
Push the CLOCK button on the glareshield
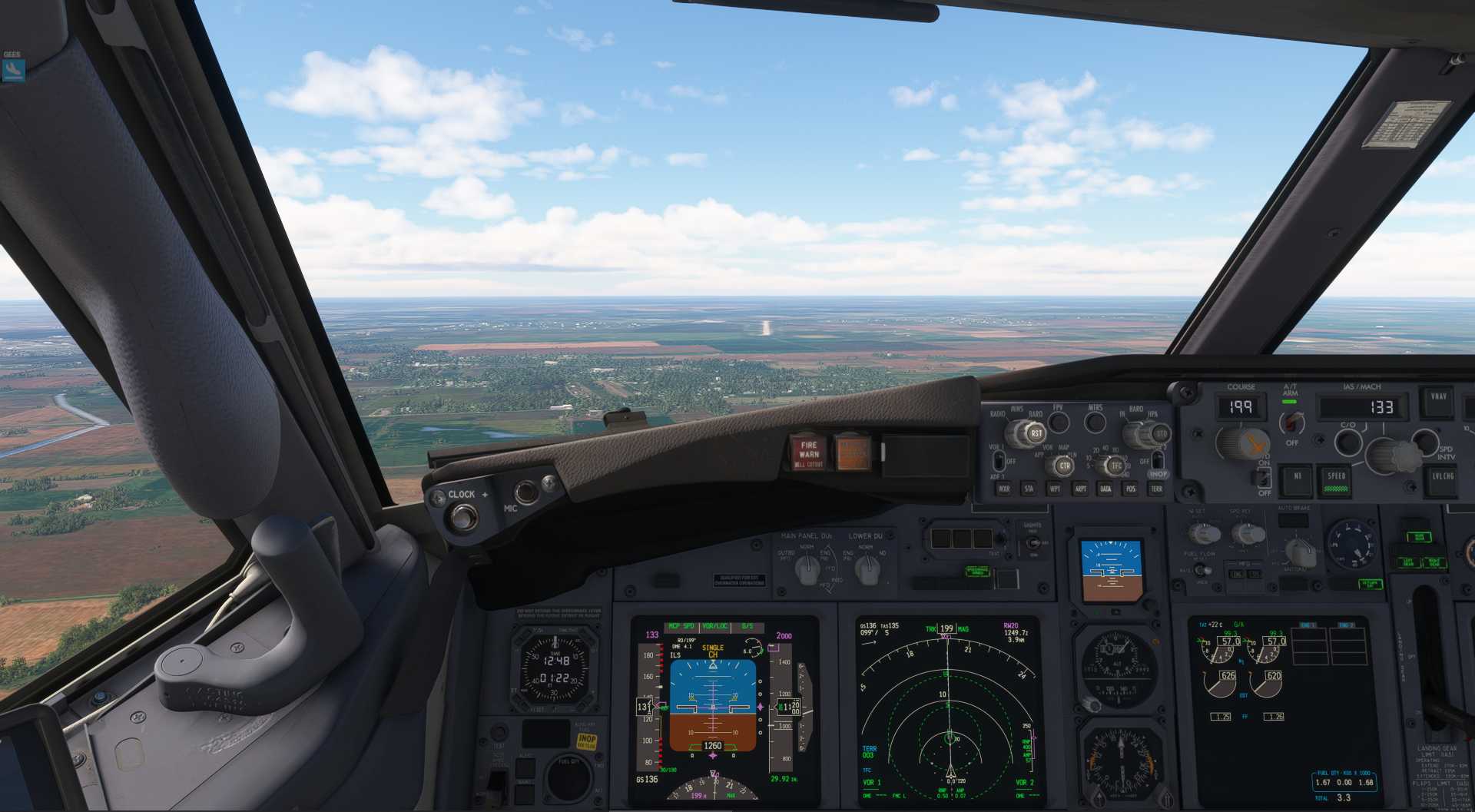coord(462,518)
